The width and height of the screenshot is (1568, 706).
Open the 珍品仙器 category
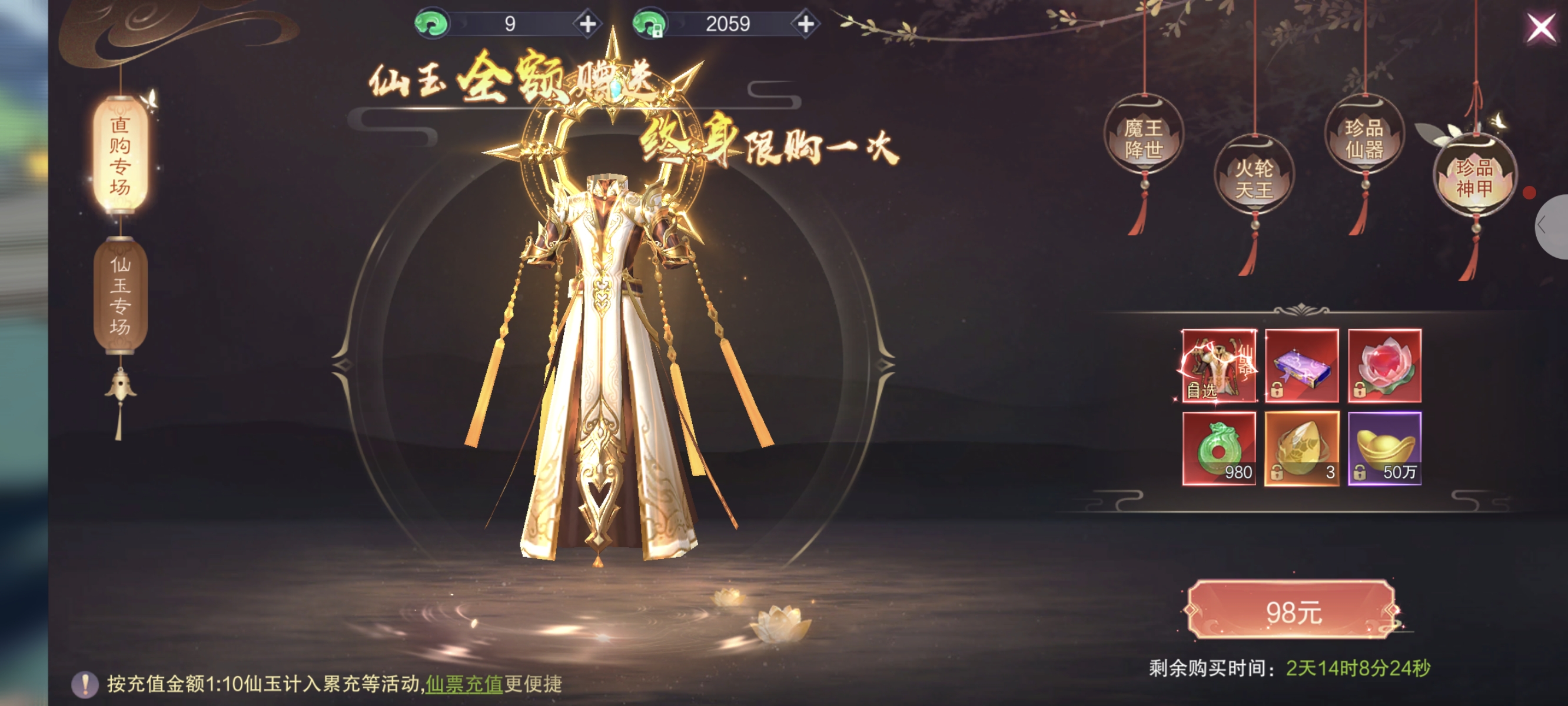[1364, 139]
